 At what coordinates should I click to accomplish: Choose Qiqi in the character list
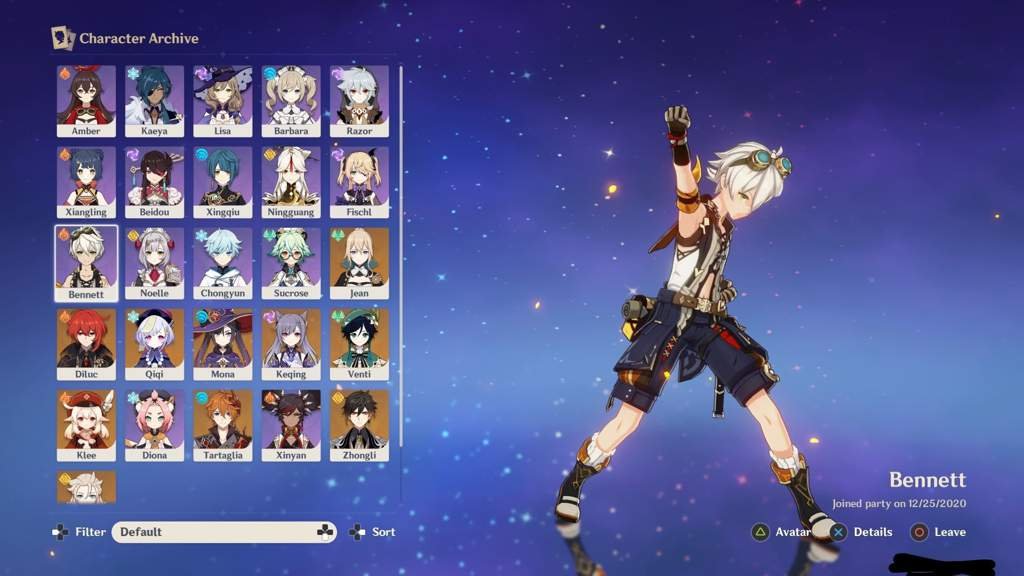[x=154, y=341]
